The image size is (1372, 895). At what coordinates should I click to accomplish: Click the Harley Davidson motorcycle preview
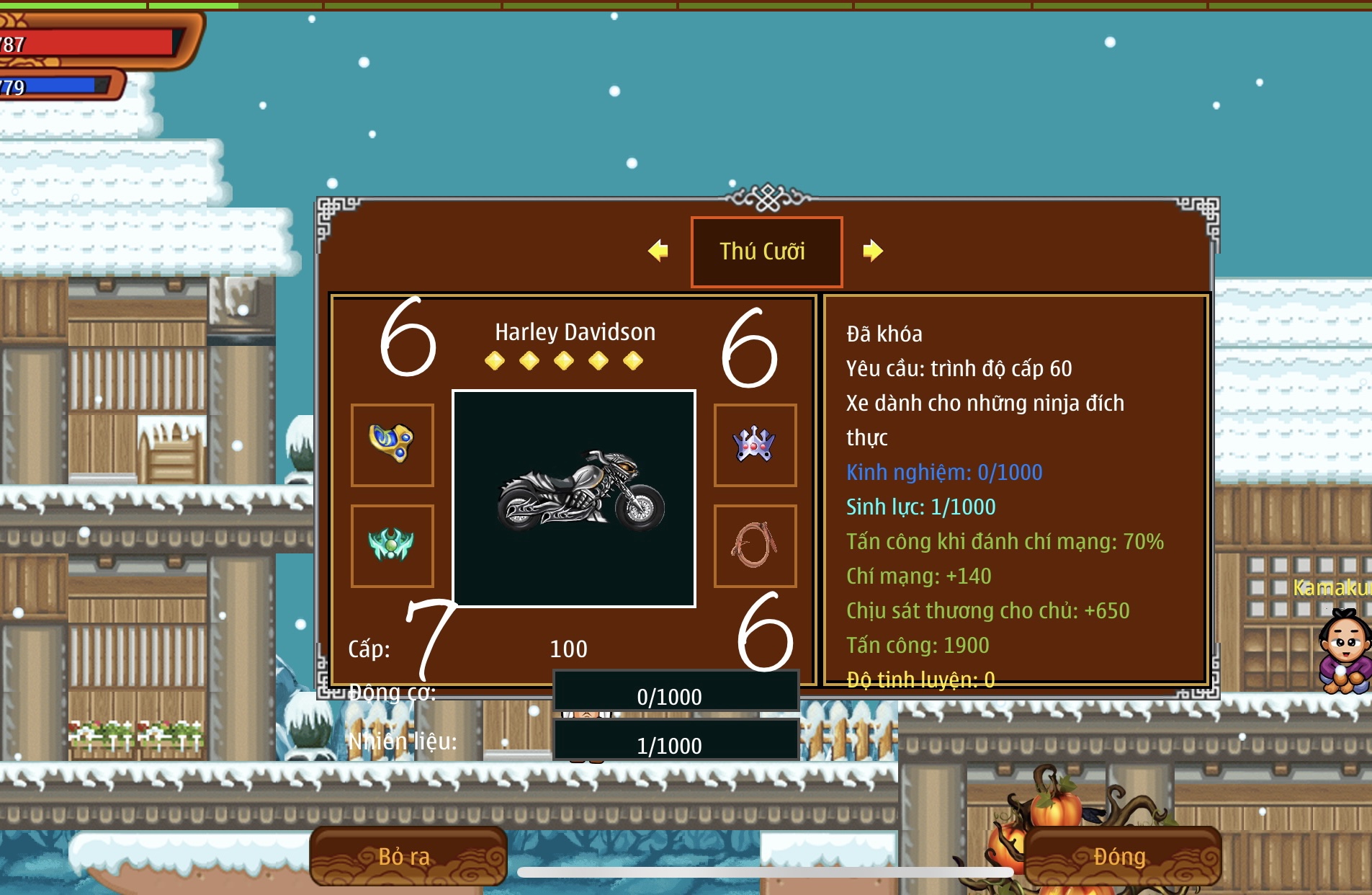[x=574, y=499]
